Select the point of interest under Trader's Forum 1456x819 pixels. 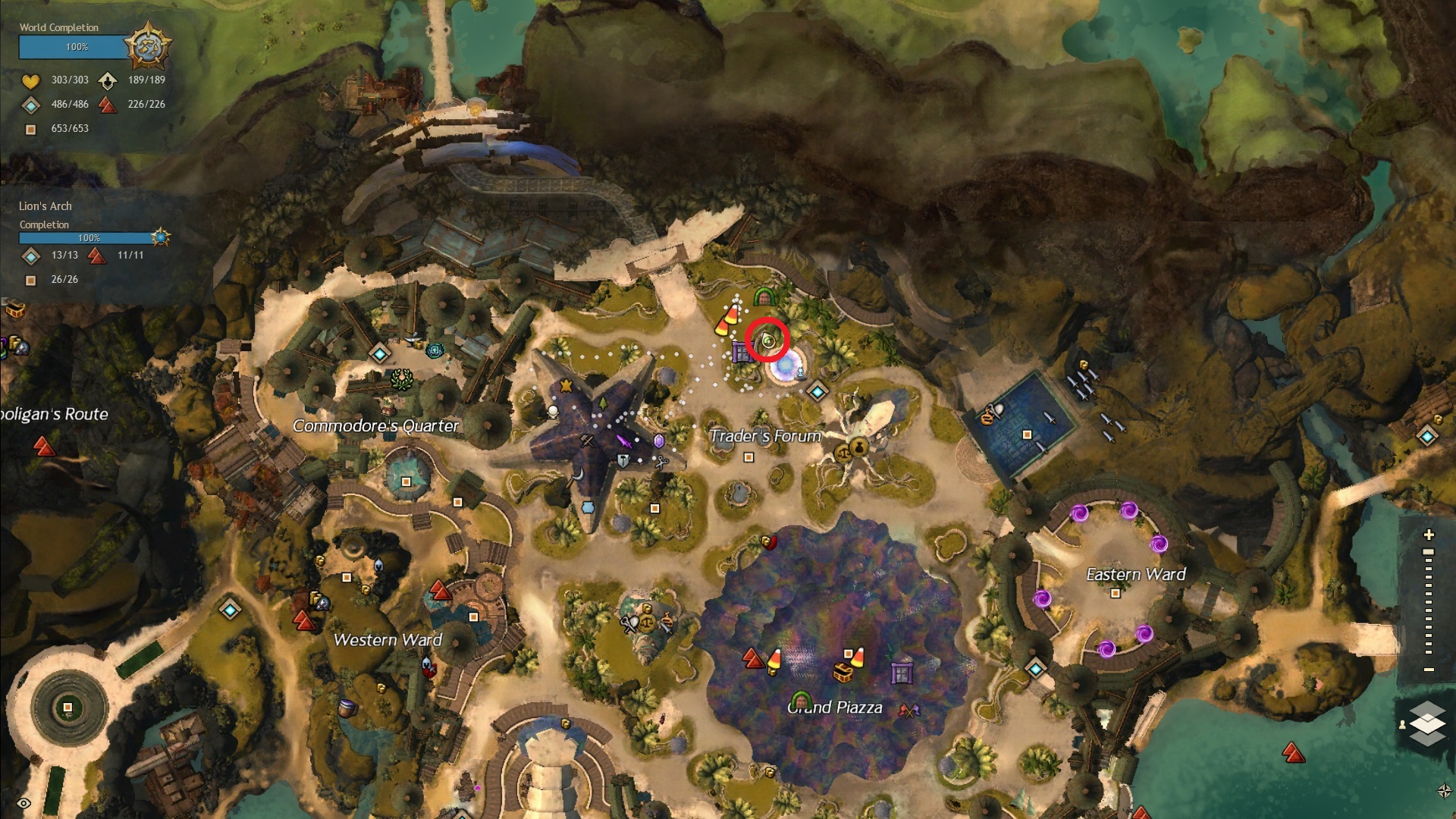(x=748, y=457)
